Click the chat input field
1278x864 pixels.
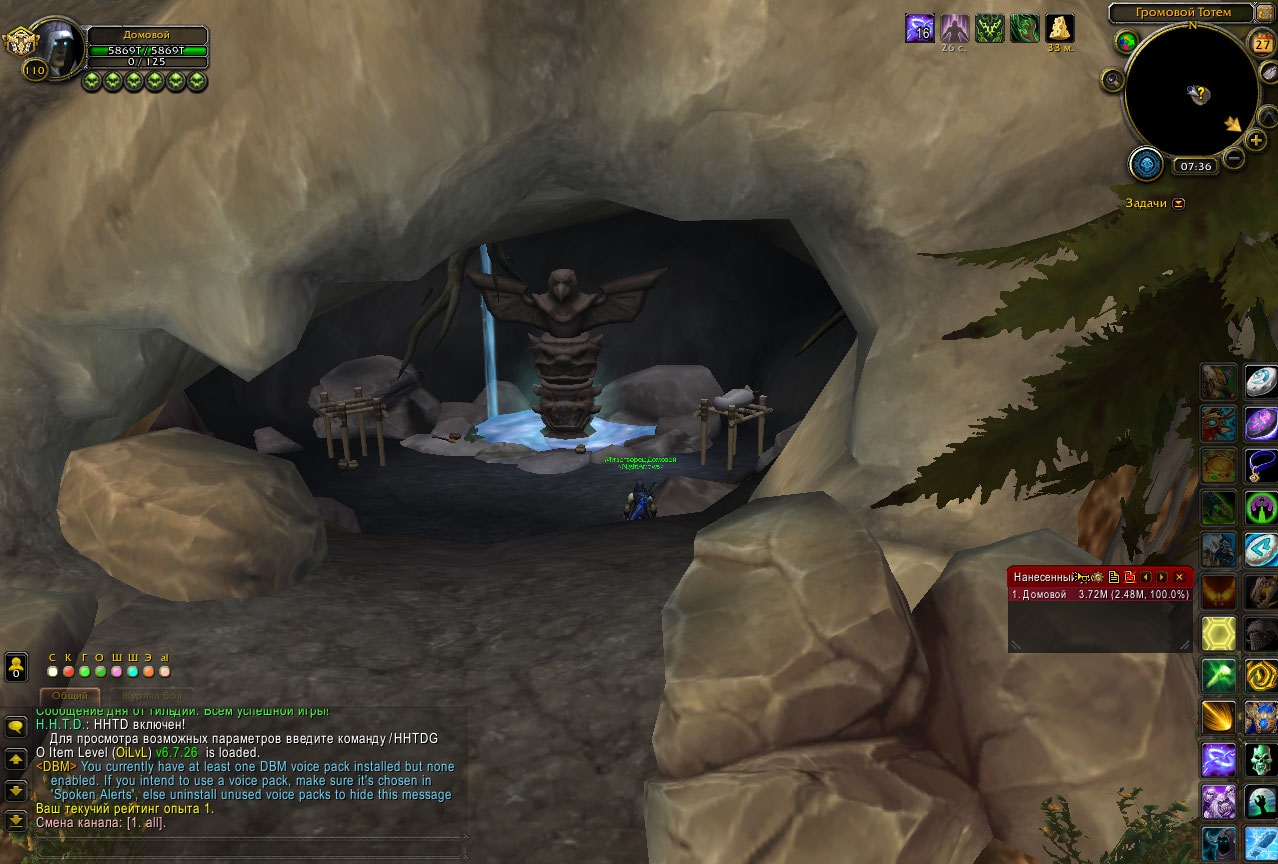point(245,845)
